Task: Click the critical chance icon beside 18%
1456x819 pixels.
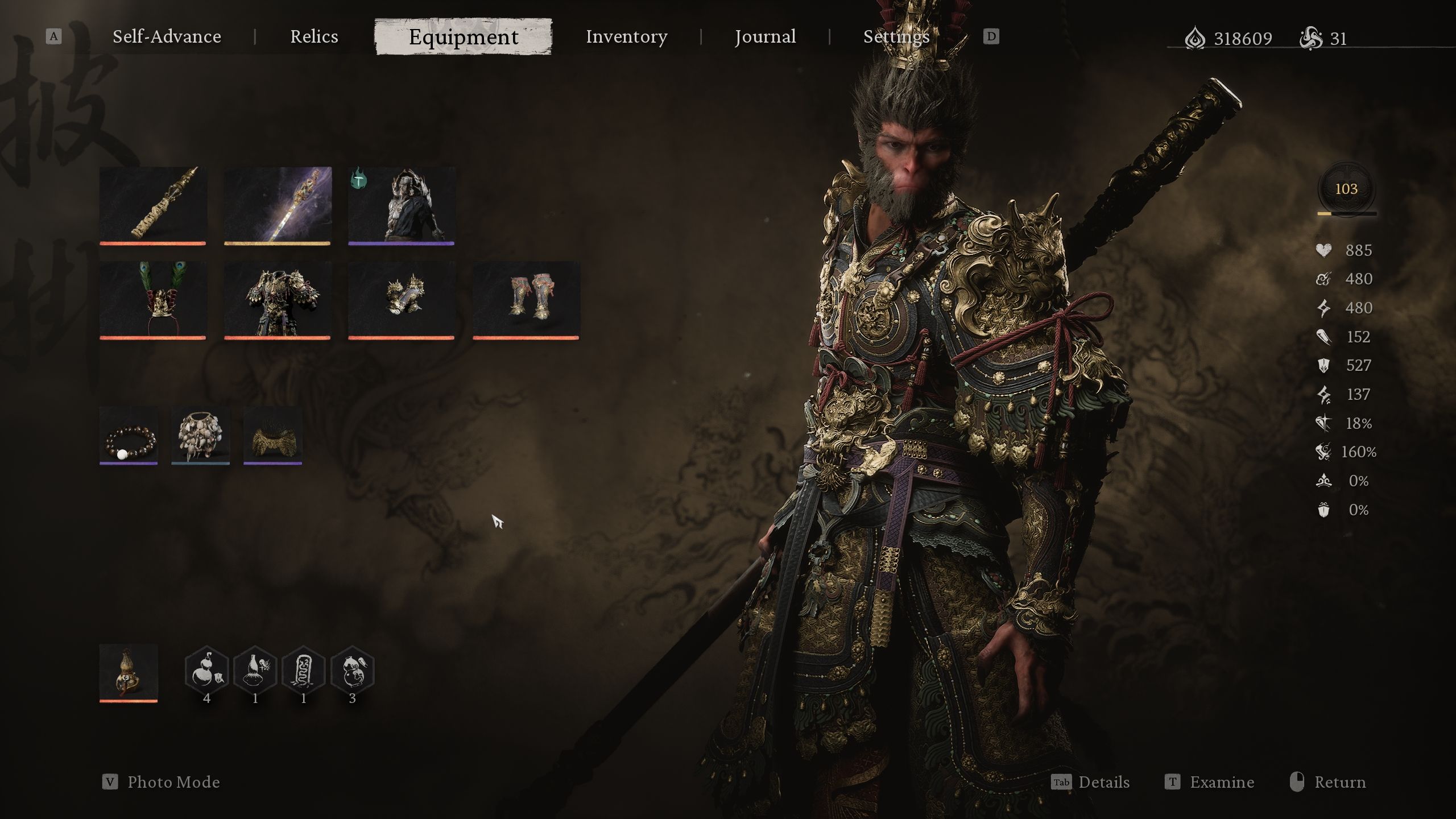Action: point(1323,424)
